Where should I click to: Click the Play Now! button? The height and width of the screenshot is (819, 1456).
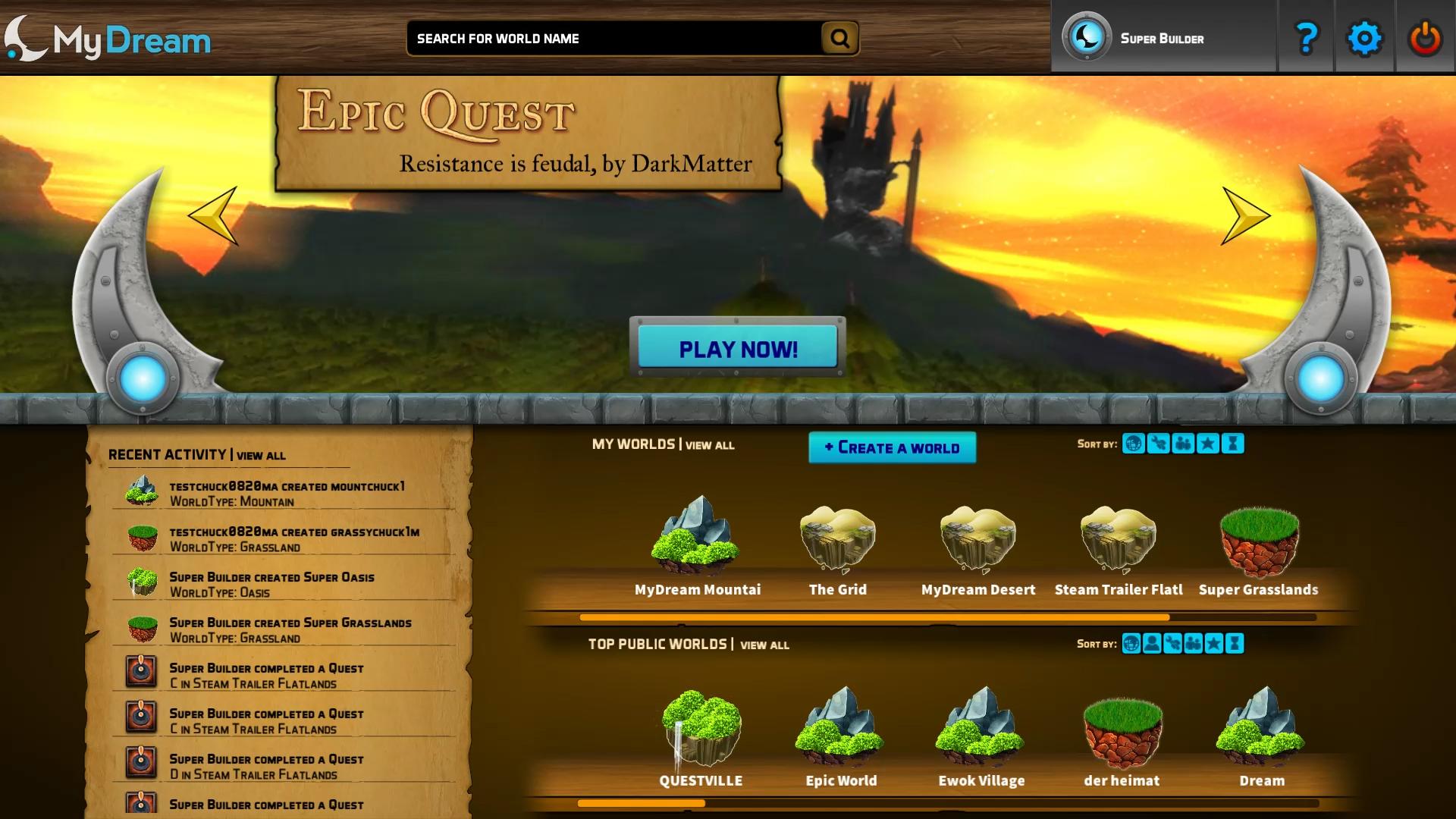click(737, 349)
